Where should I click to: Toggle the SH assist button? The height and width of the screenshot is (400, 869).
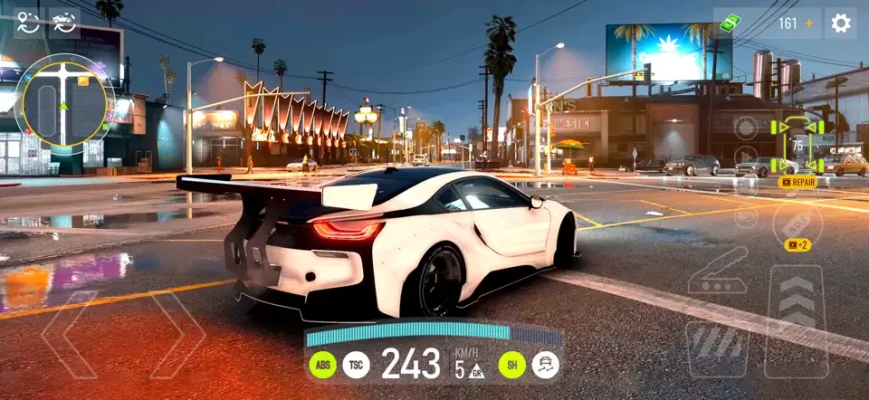[512, 365]
